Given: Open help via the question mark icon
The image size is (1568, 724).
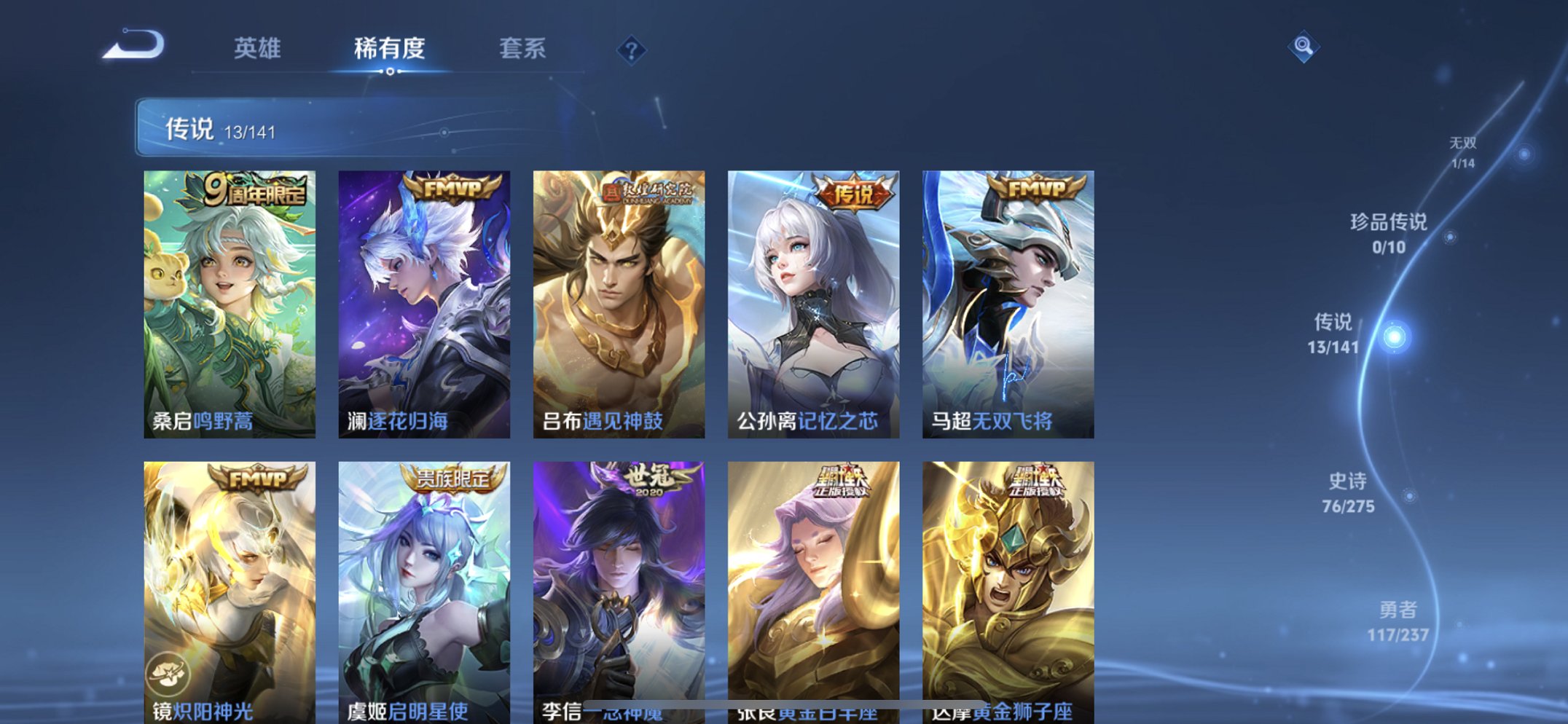Looking at the screenshot, I should click(x=632, y=49).
